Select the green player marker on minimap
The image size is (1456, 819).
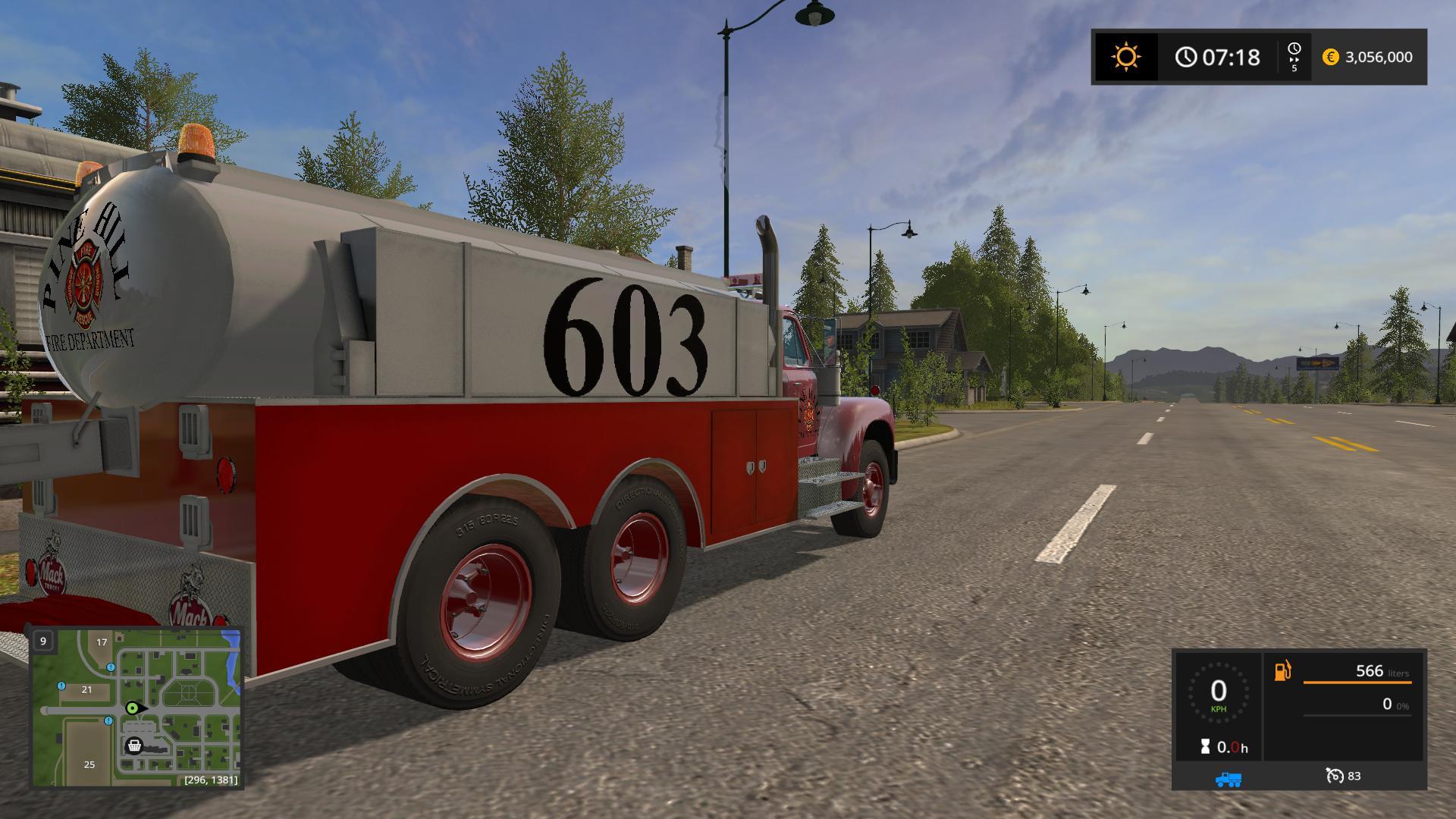[x=133, y=708]
